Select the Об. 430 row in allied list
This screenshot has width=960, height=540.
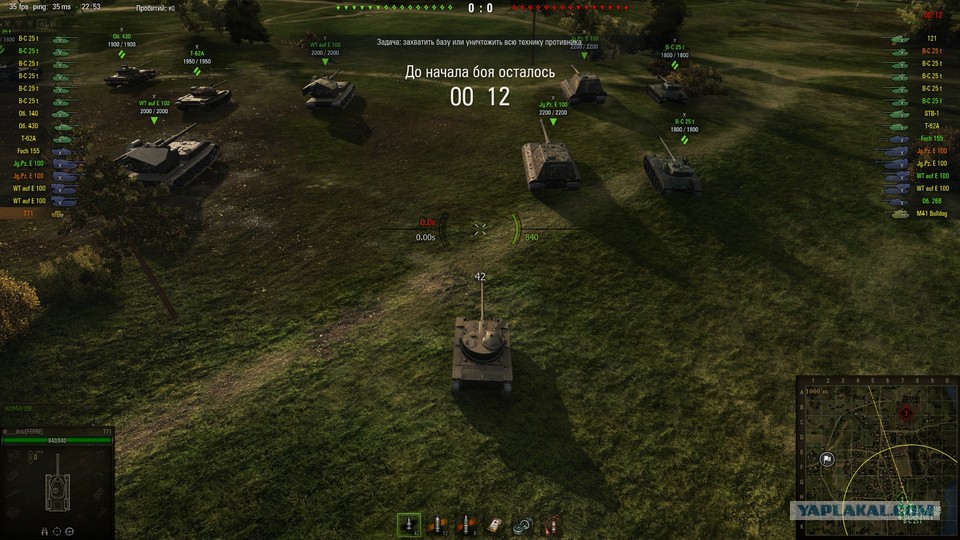pos(30,126)
